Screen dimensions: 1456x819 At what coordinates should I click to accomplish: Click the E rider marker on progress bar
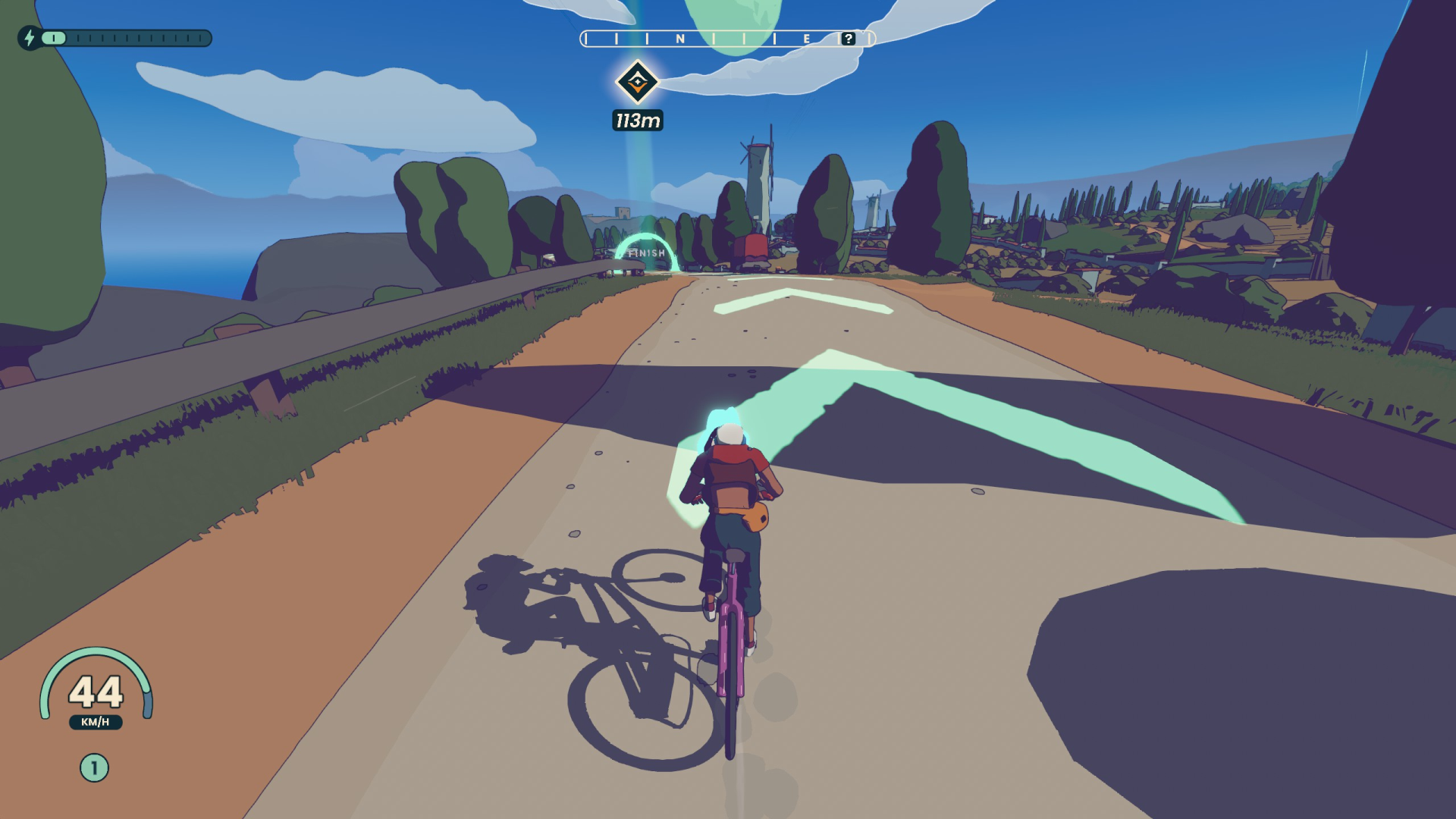tap(806, 38)
